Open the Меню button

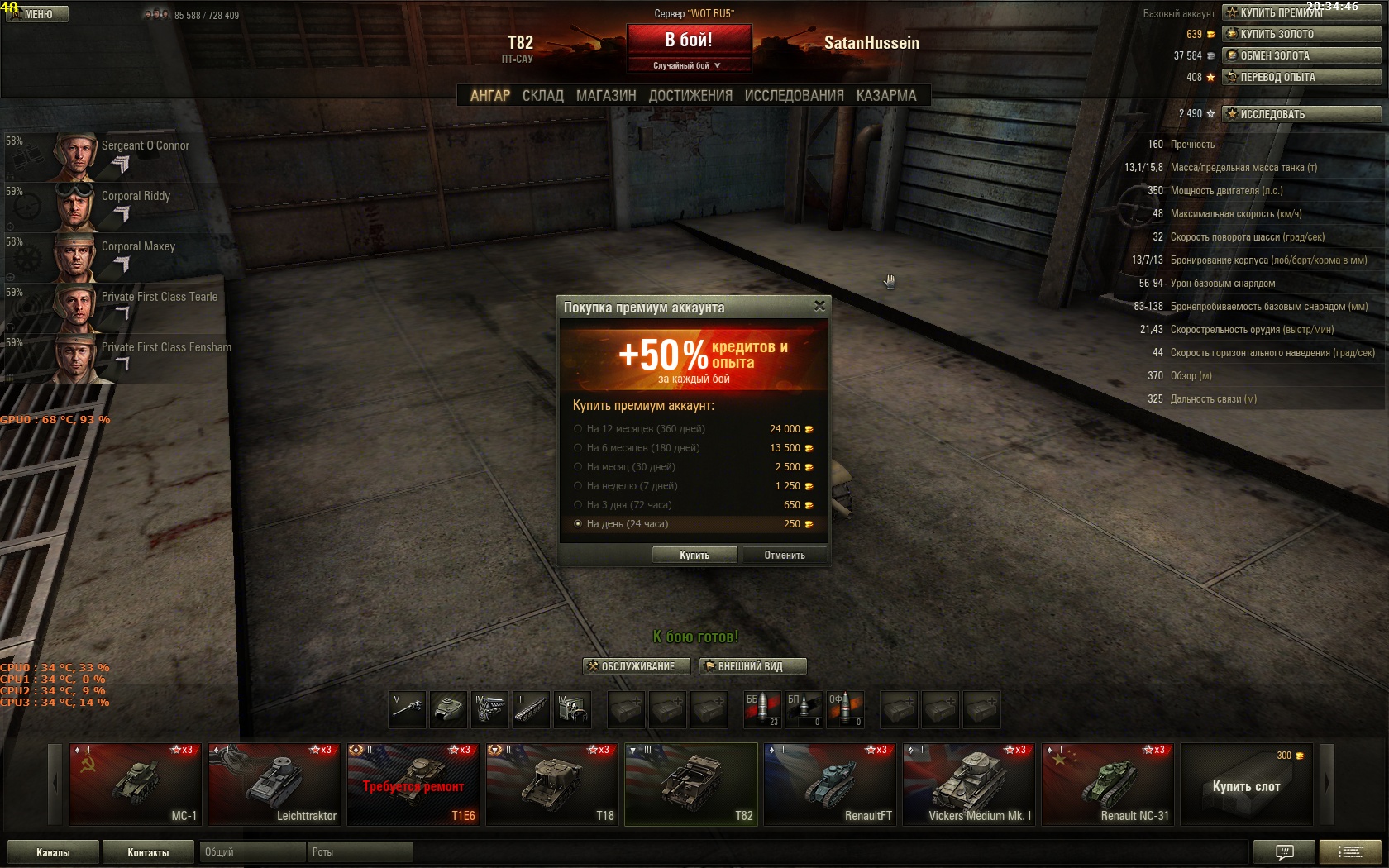tap(37, 14)
